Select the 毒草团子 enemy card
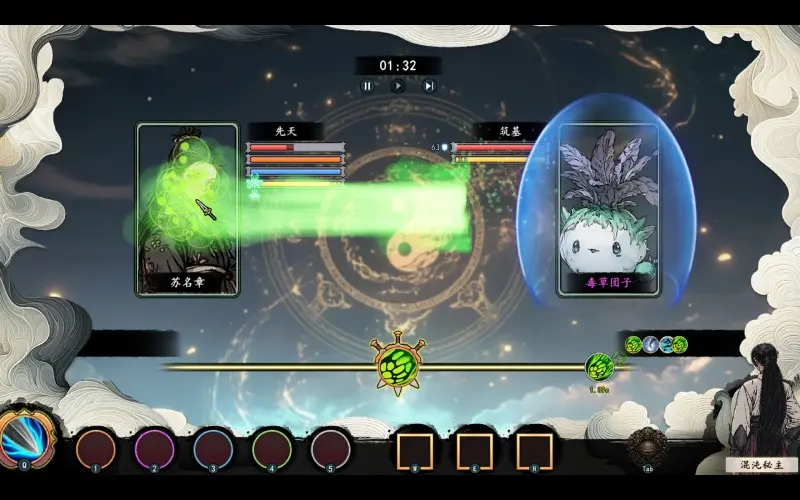Viewport: 800px width, 500px height. pos(609,208)
